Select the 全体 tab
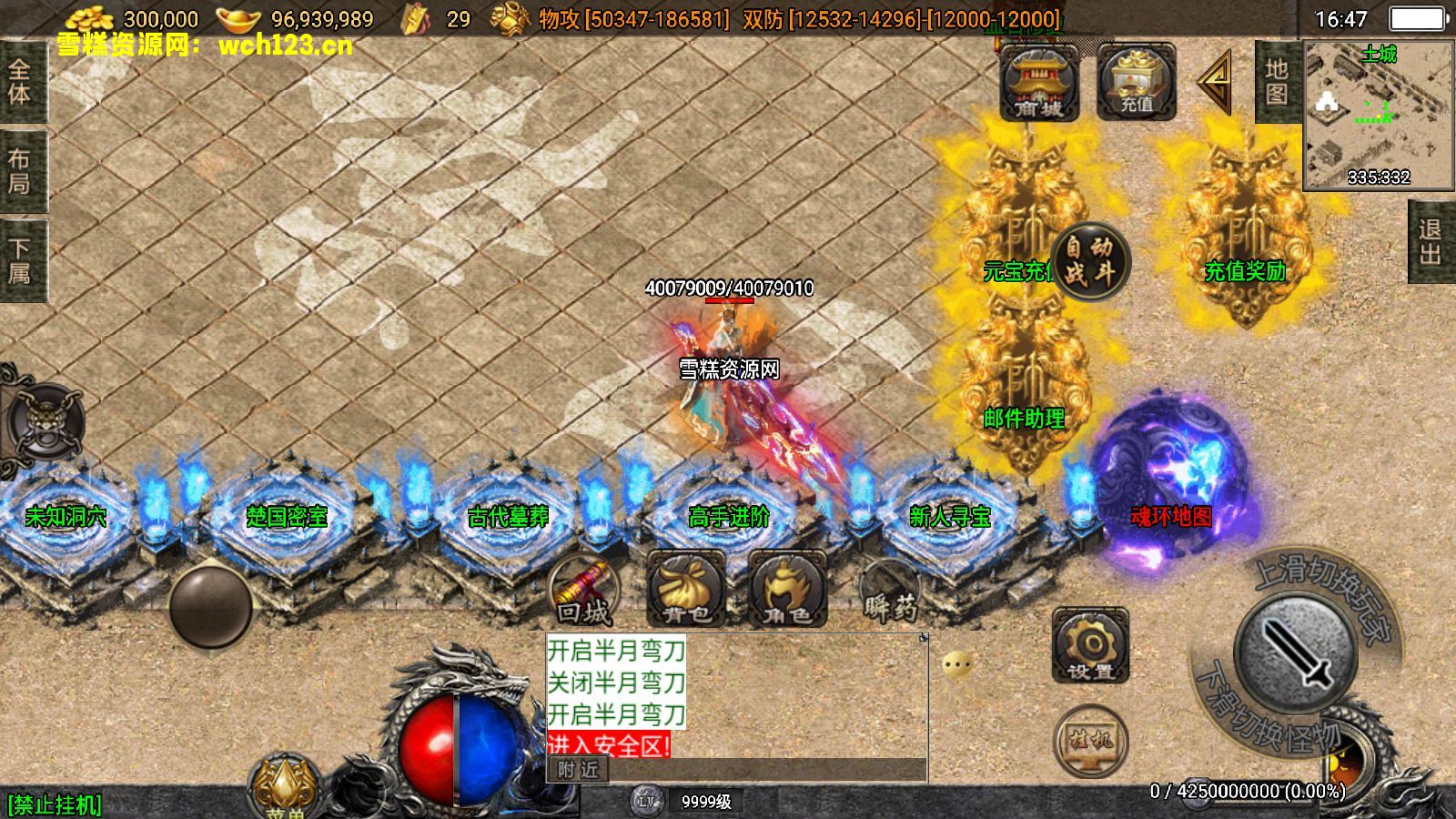Screen dimensions: 1456x819 (x=20, y=82)
